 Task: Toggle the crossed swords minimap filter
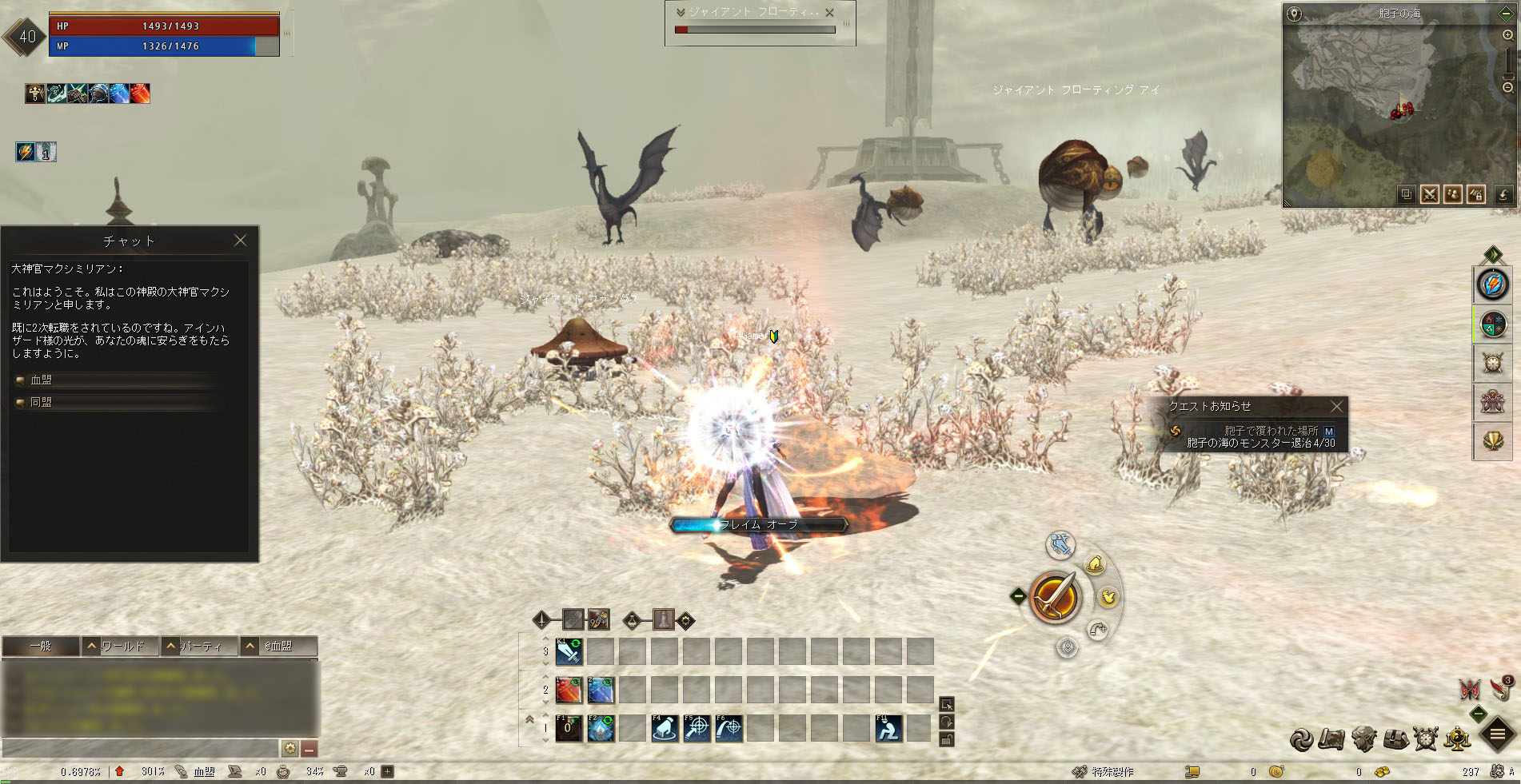click(x=1429, y=194)
